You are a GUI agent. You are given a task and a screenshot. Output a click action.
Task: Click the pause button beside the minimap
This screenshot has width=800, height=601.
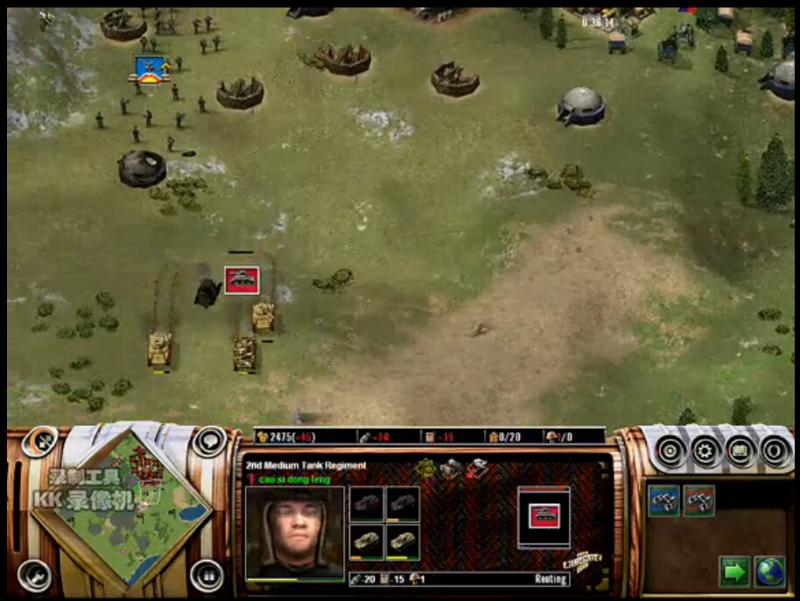coord(207,574)
